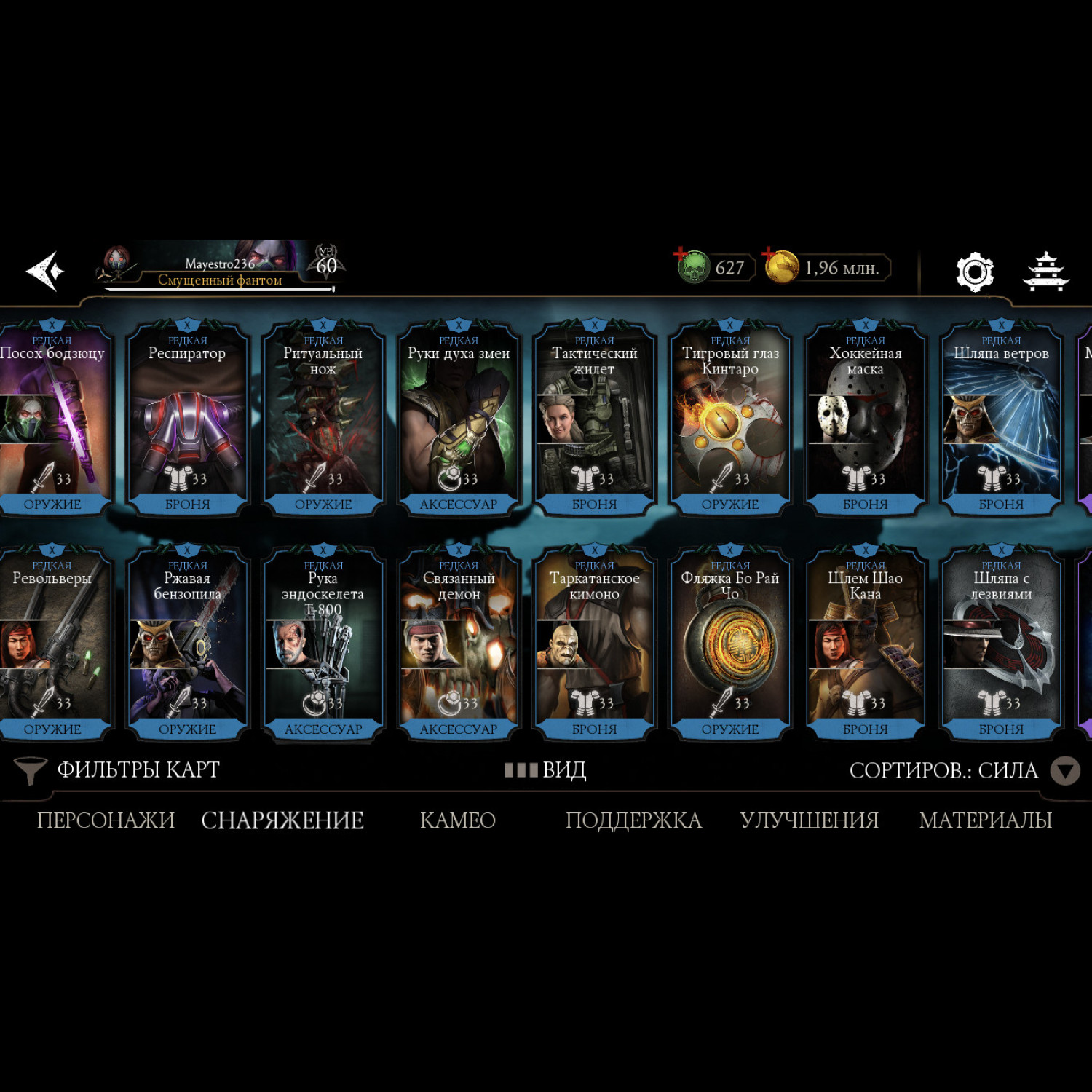Select the Респиратор armor card
The image size is (1092, 1092).
click(x=187, y=419)
